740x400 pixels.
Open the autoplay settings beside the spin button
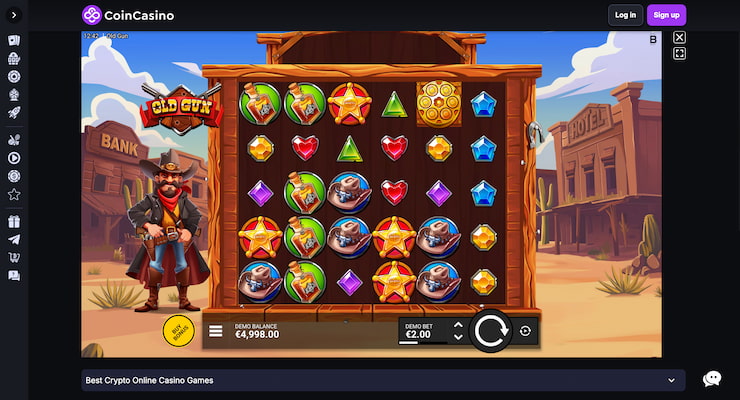coord(525,331)
